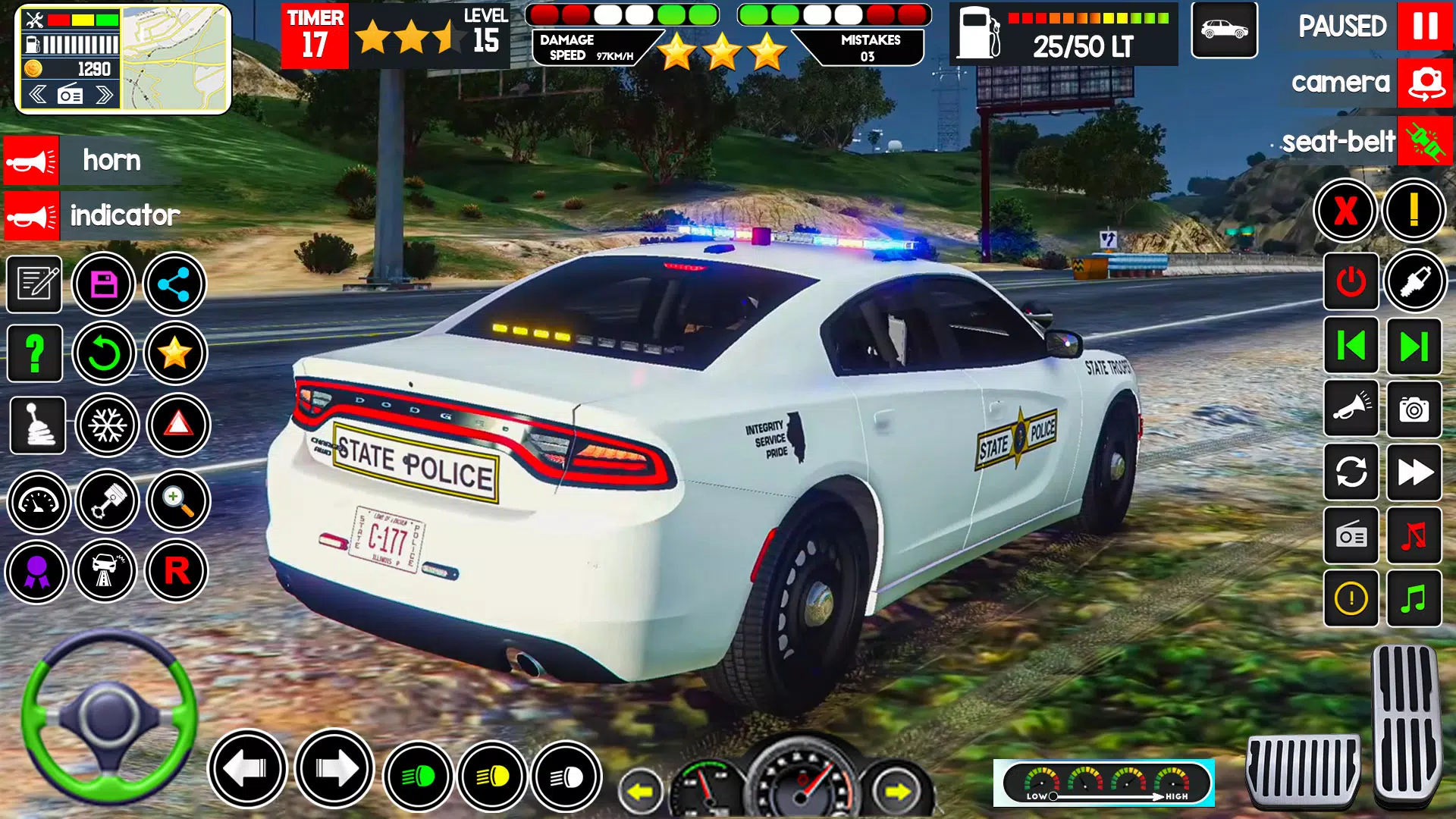The height and width of the screenshot is (819, 1456).
Task: Steer right with the right arrow button
Action: pos(334,769)
